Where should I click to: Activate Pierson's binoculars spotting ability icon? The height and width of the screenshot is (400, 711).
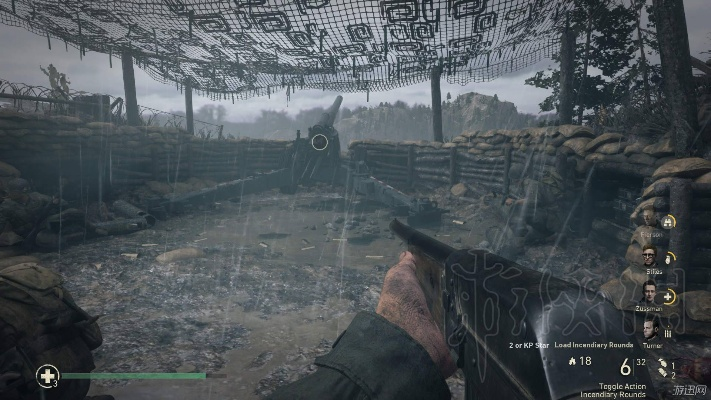click(x=669, y=221)
